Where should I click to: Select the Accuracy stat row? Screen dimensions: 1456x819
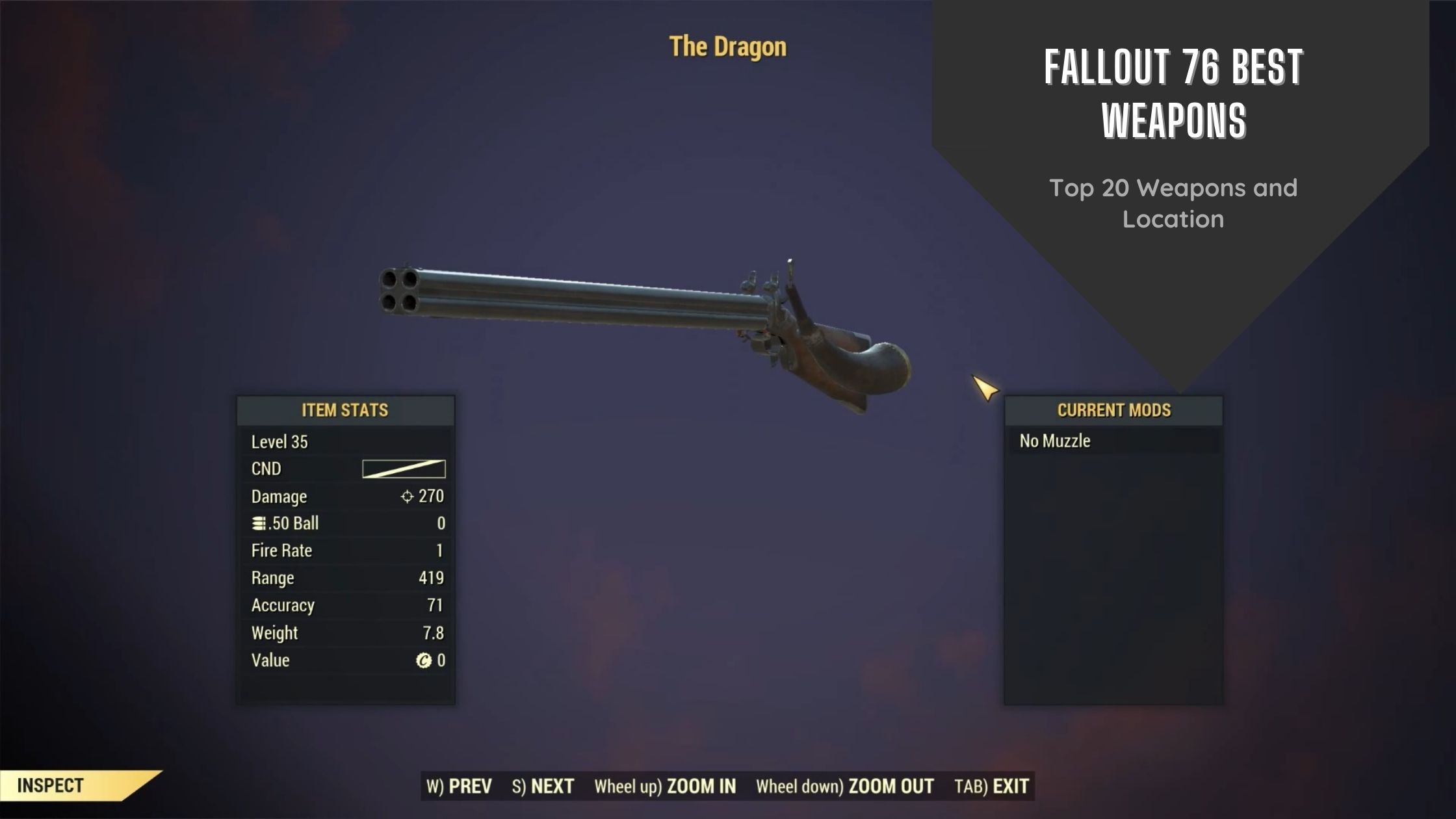pyautogui.click(x=283, y=605)
